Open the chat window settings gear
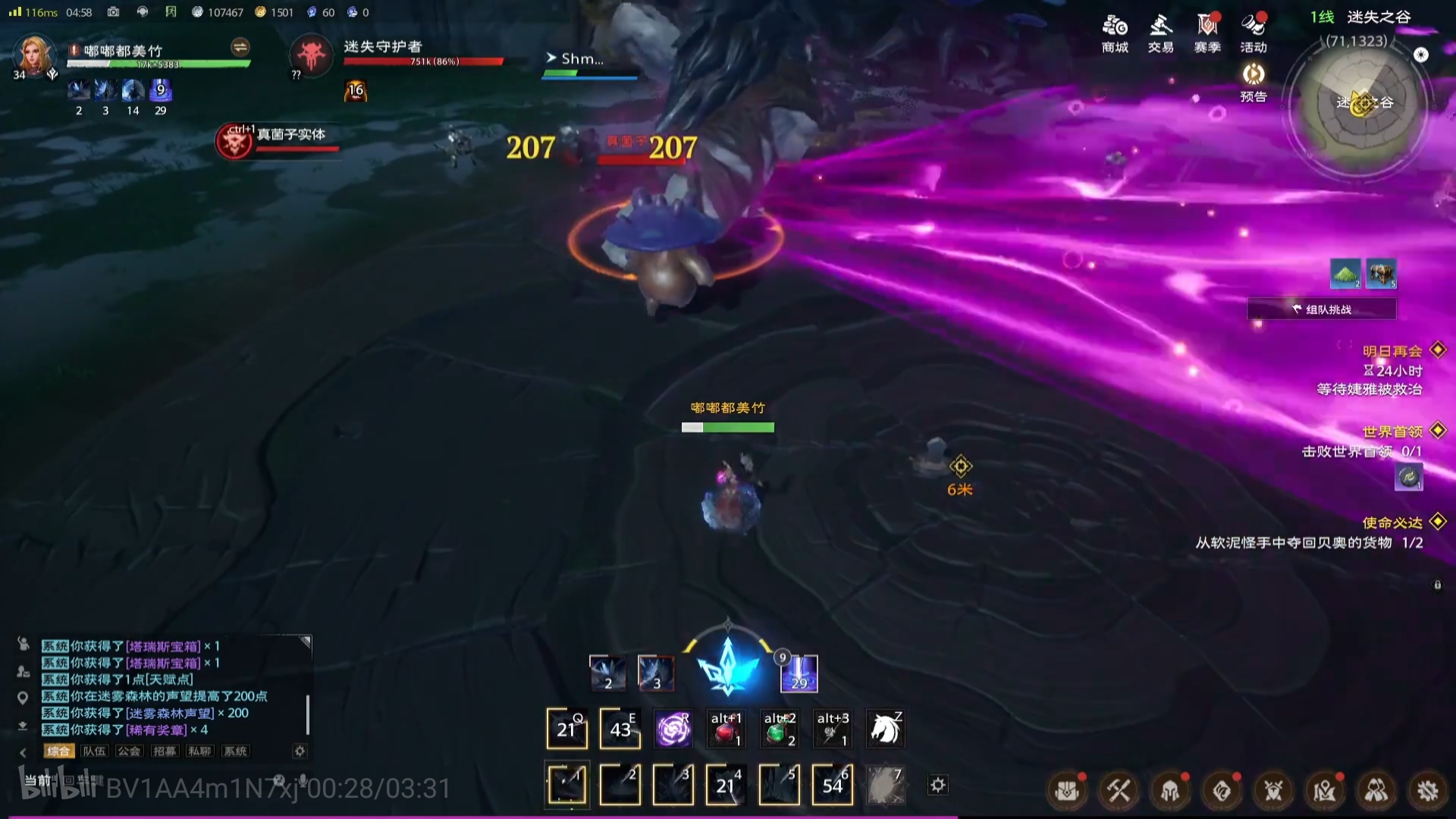Viewport: 1456px width, 819px height. (300, 751)
